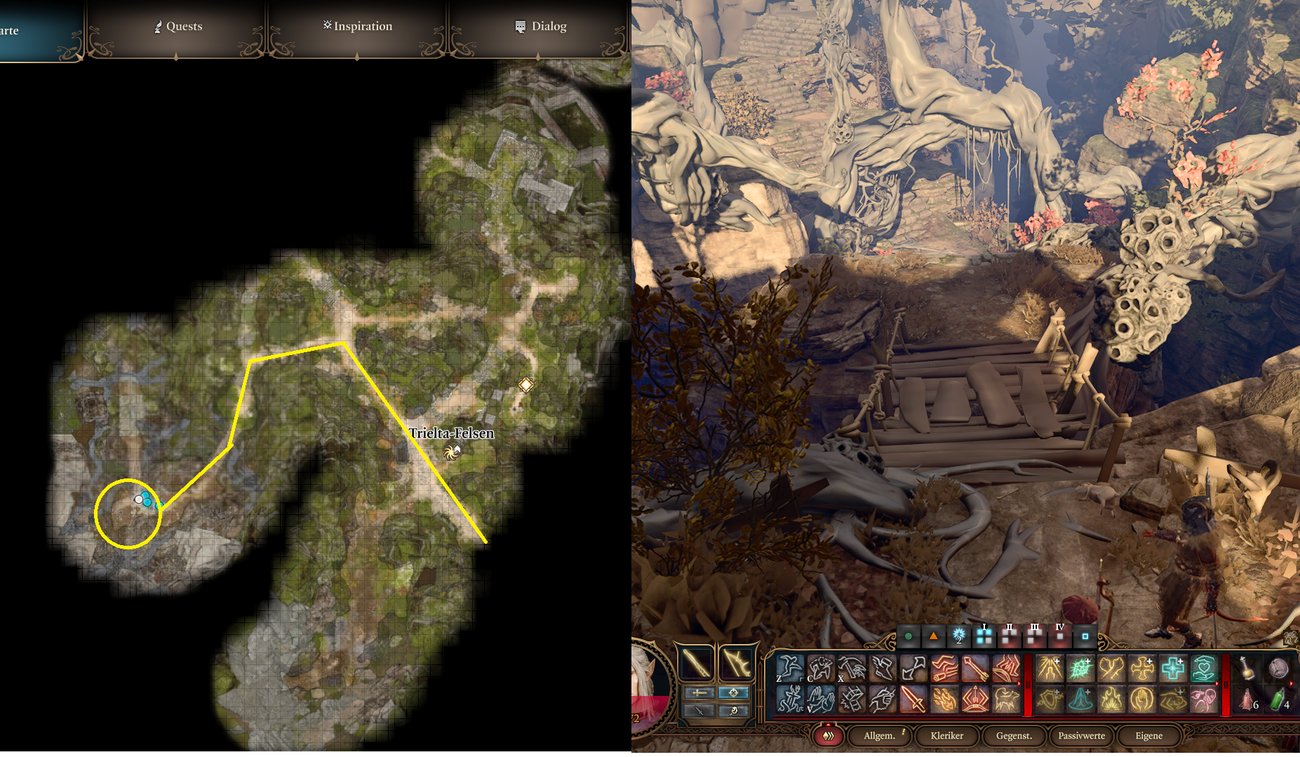Cast Healing Word using the heart-in-hand icon
The height and width of the screenshot is (757, 1300).
point(1204,667)
